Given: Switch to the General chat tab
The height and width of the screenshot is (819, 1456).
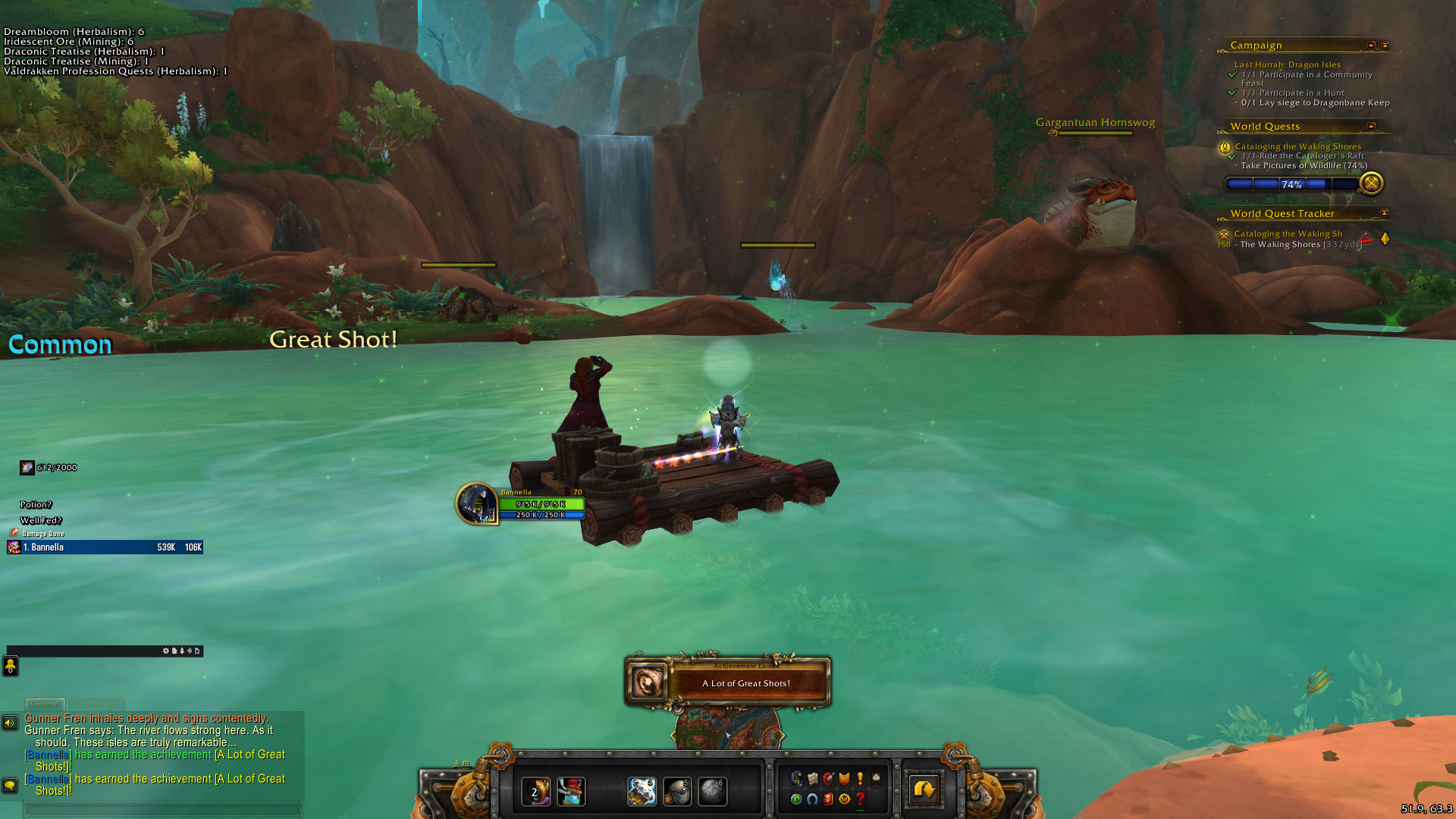Looking at the screenshot, I should 45,704.
